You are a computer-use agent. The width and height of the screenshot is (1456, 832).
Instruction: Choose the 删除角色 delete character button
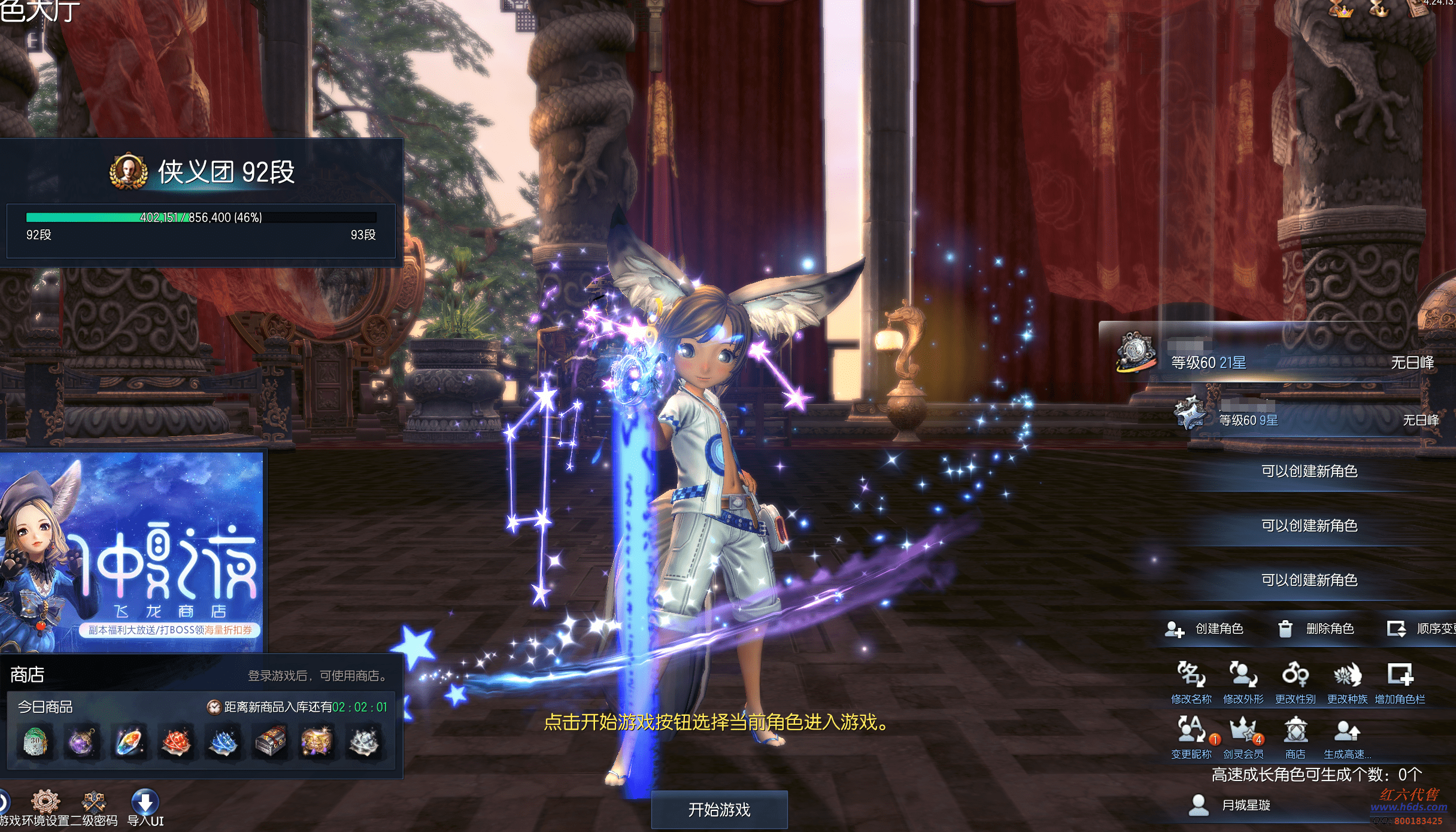1316,628
